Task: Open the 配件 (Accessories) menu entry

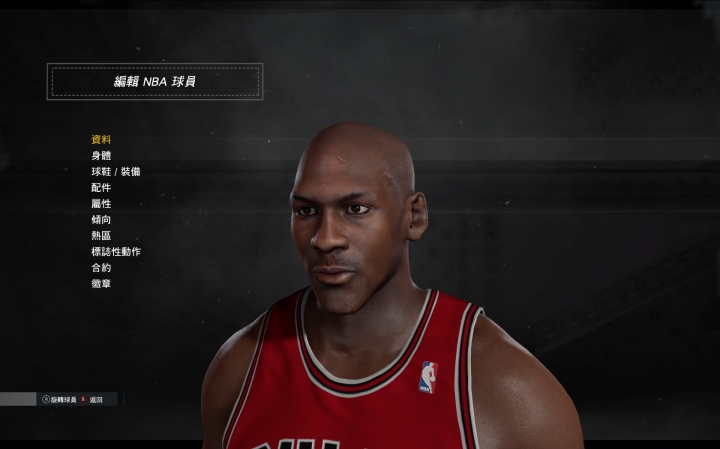Action: point(101,188)
